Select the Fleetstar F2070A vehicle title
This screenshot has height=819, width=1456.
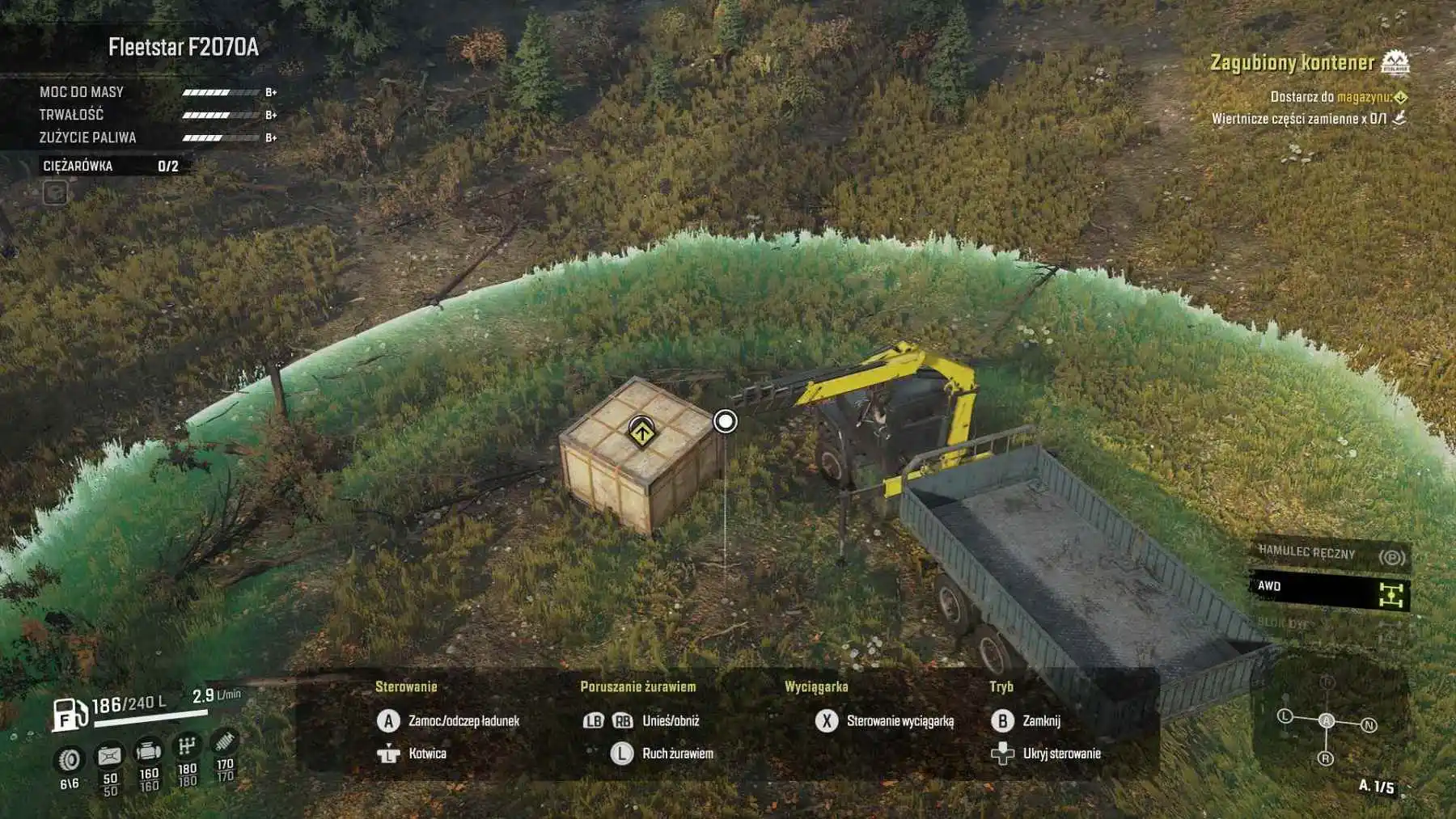(184, 47)
